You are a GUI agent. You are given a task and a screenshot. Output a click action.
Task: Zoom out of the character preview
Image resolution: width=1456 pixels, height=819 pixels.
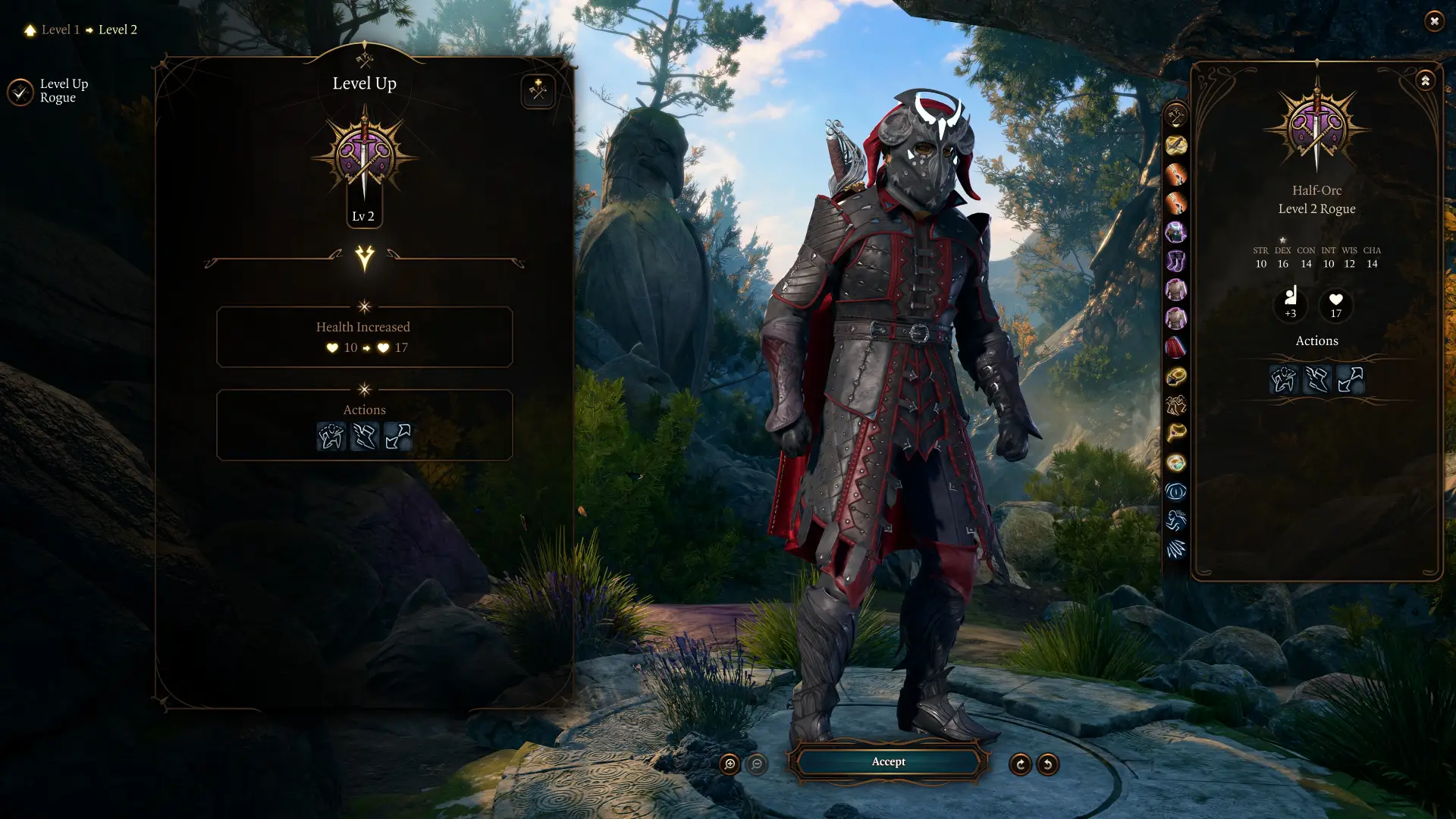(756, 764)
